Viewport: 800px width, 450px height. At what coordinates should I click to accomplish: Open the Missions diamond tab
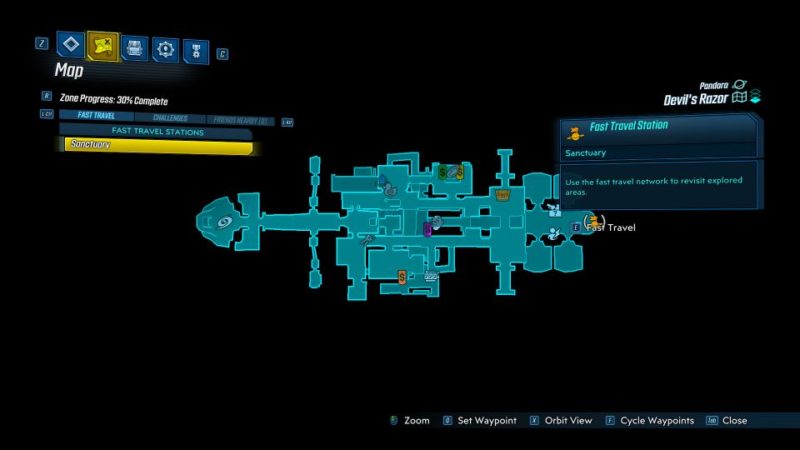point(71,45)
